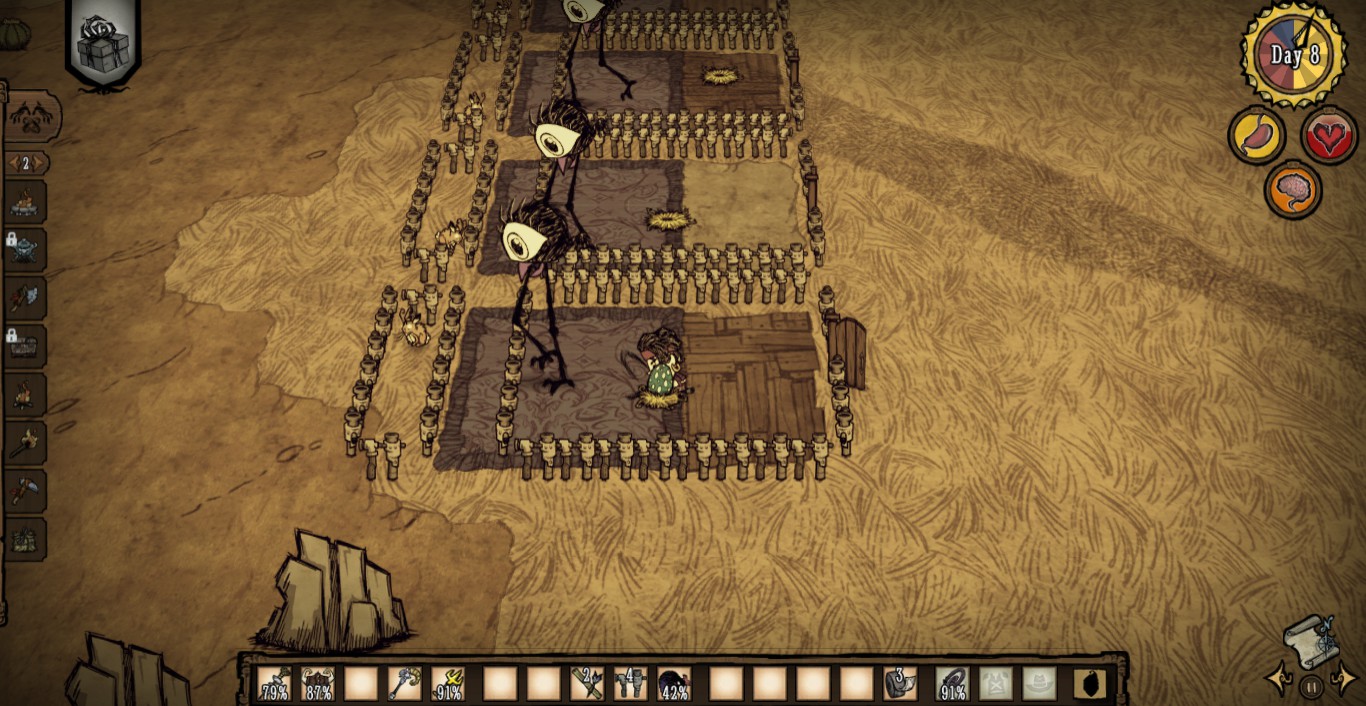
Task: Click the empty hat equipment slot
Action: click(1040, 684)
